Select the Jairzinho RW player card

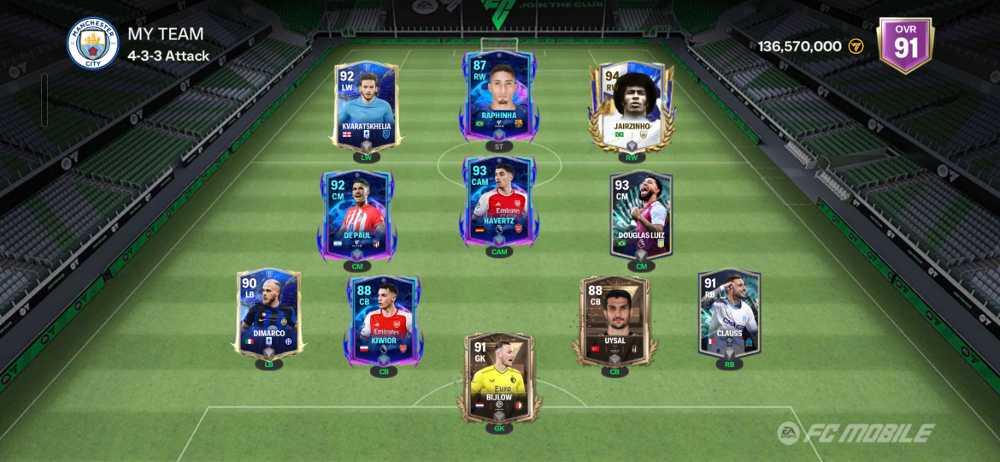click(632, 106)
